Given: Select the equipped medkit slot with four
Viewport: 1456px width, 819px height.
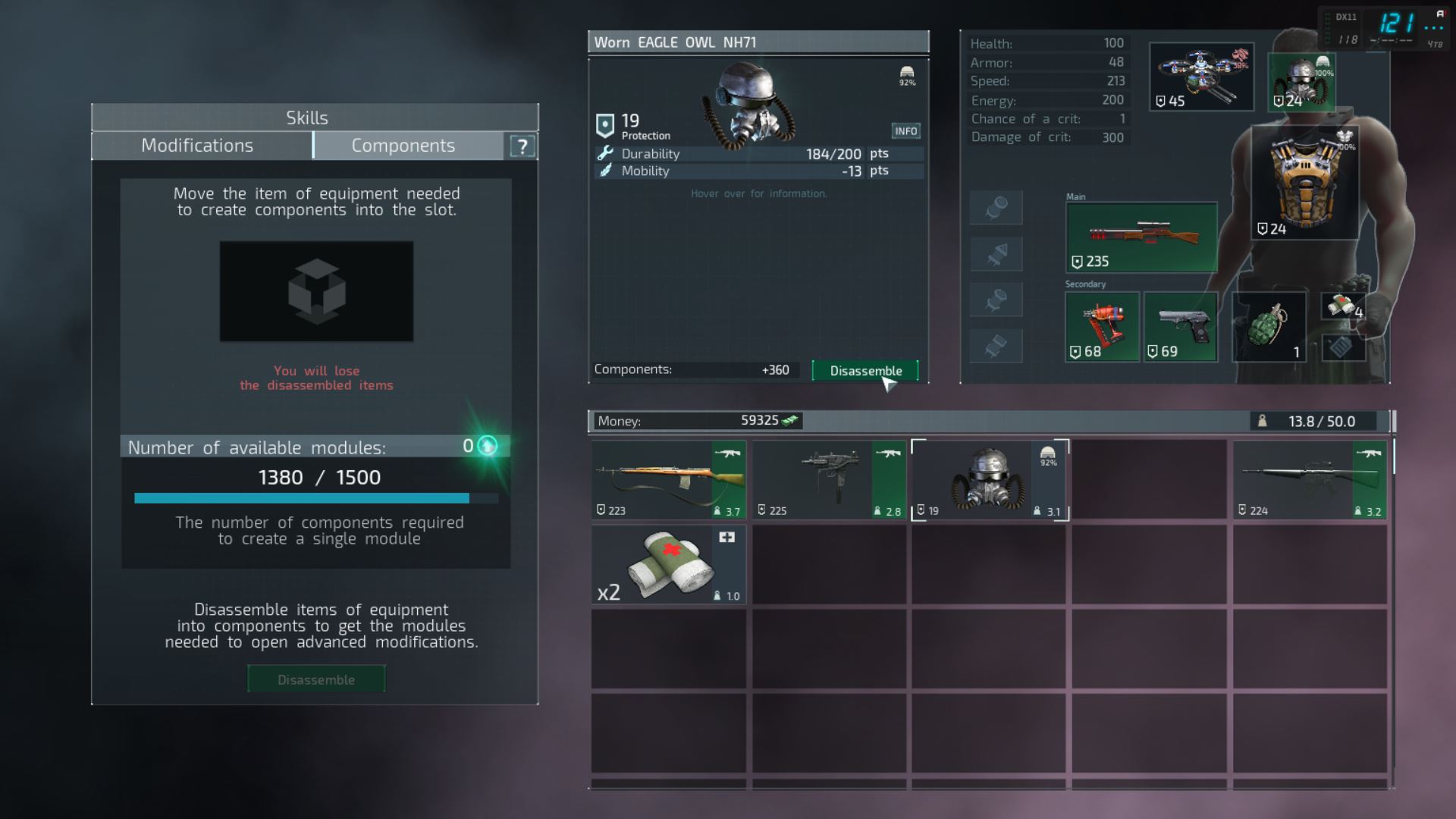Looking at the screenshot, I should click(1344, 306).
